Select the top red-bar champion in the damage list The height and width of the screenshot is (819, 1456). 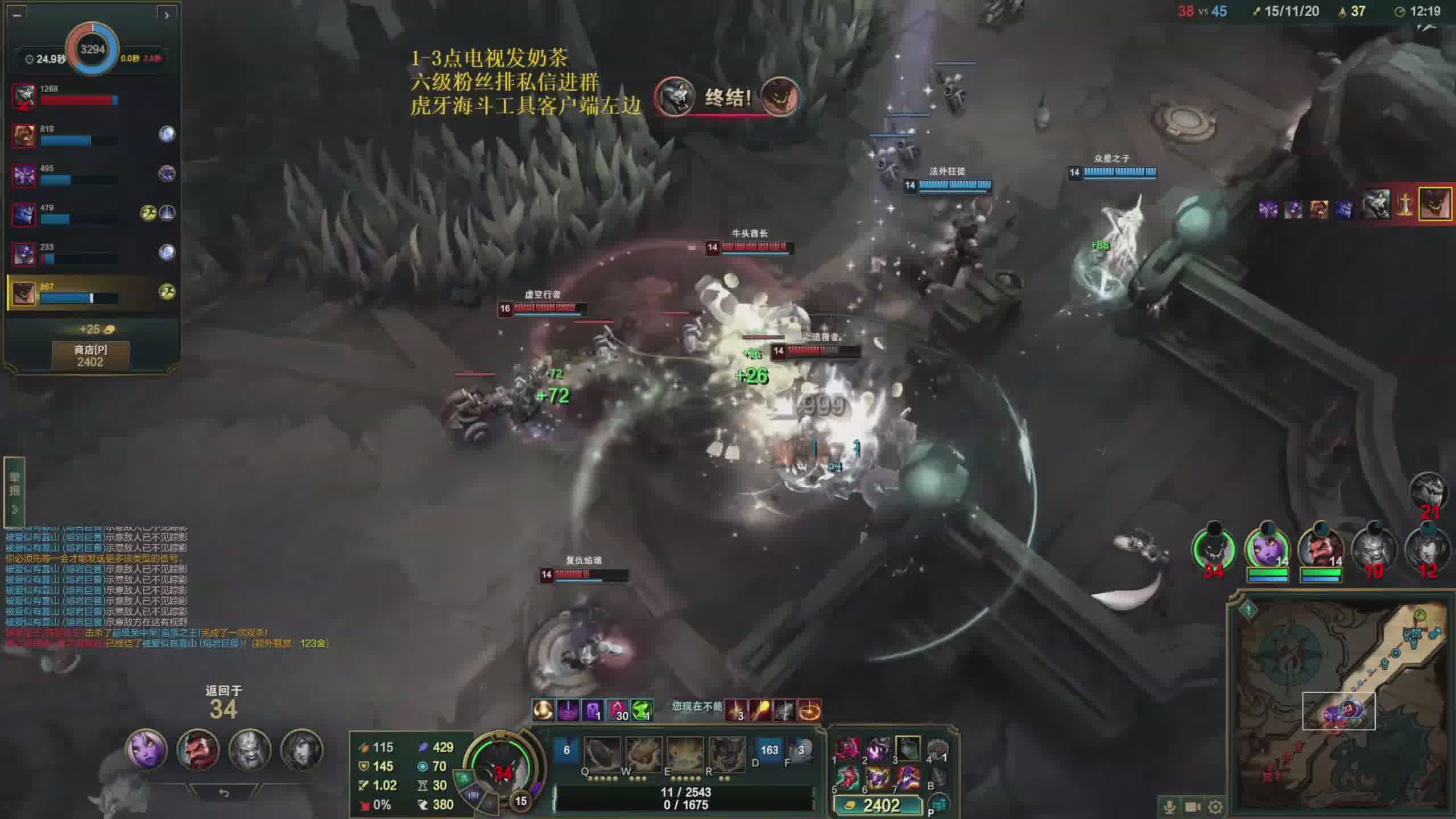pos(24,96)
